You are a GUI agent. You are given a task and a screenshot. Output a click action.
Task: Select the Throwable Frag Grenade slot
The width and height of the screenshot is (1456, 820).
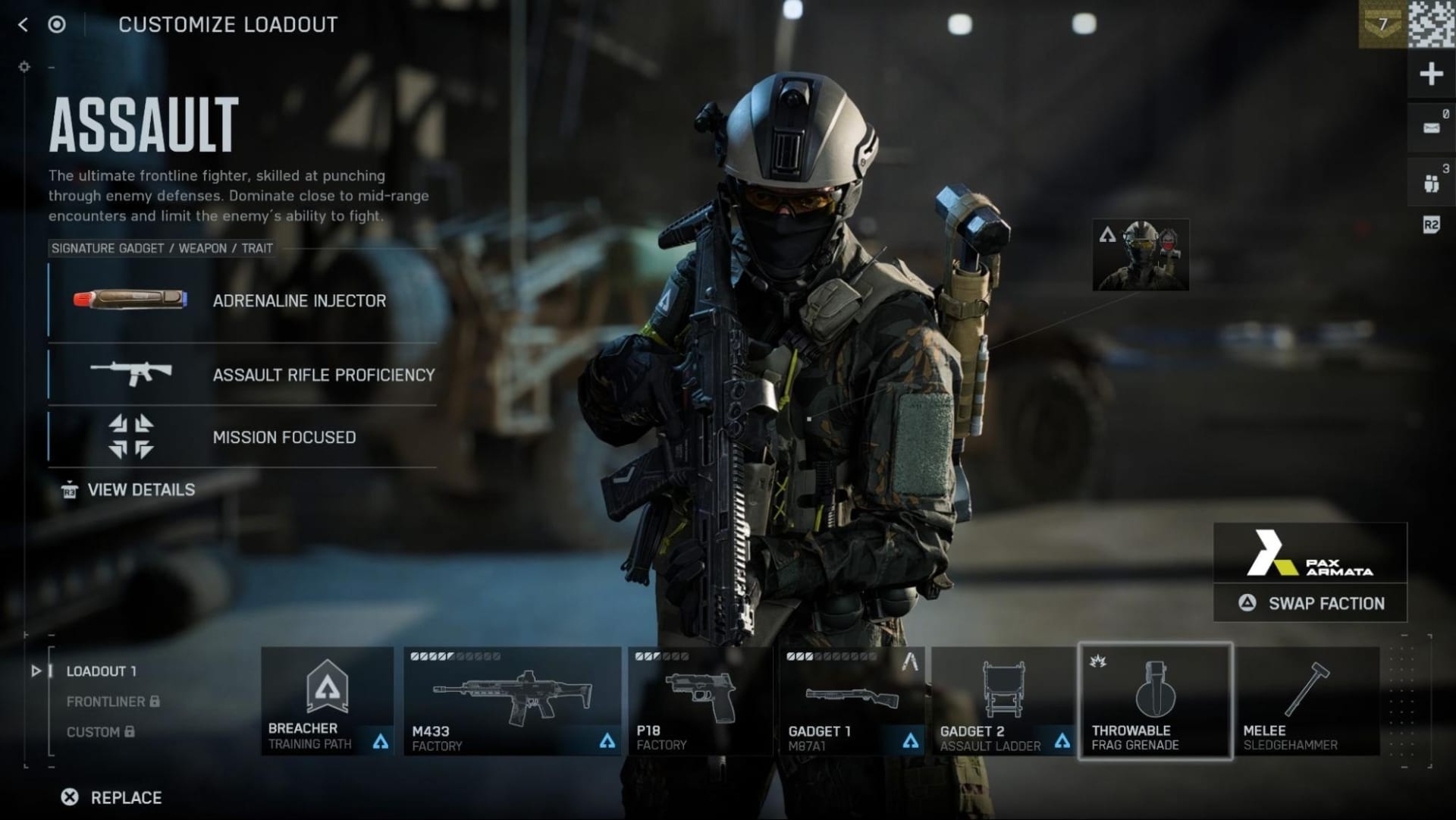tap(1155, 700)
